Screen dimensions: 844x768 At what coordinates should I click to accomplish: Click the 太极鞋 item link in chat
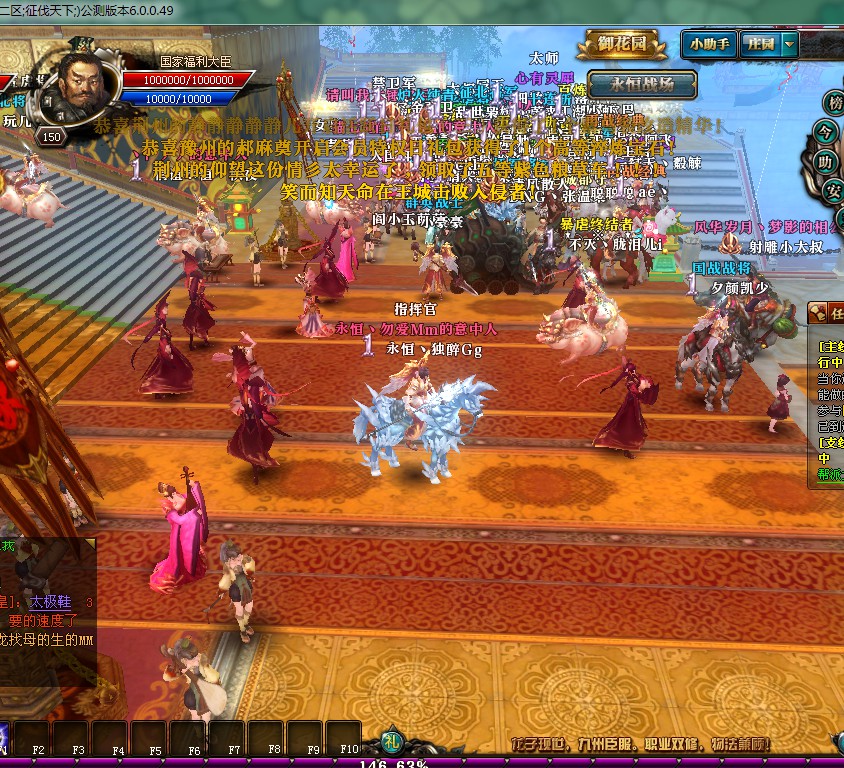(50, 603)
